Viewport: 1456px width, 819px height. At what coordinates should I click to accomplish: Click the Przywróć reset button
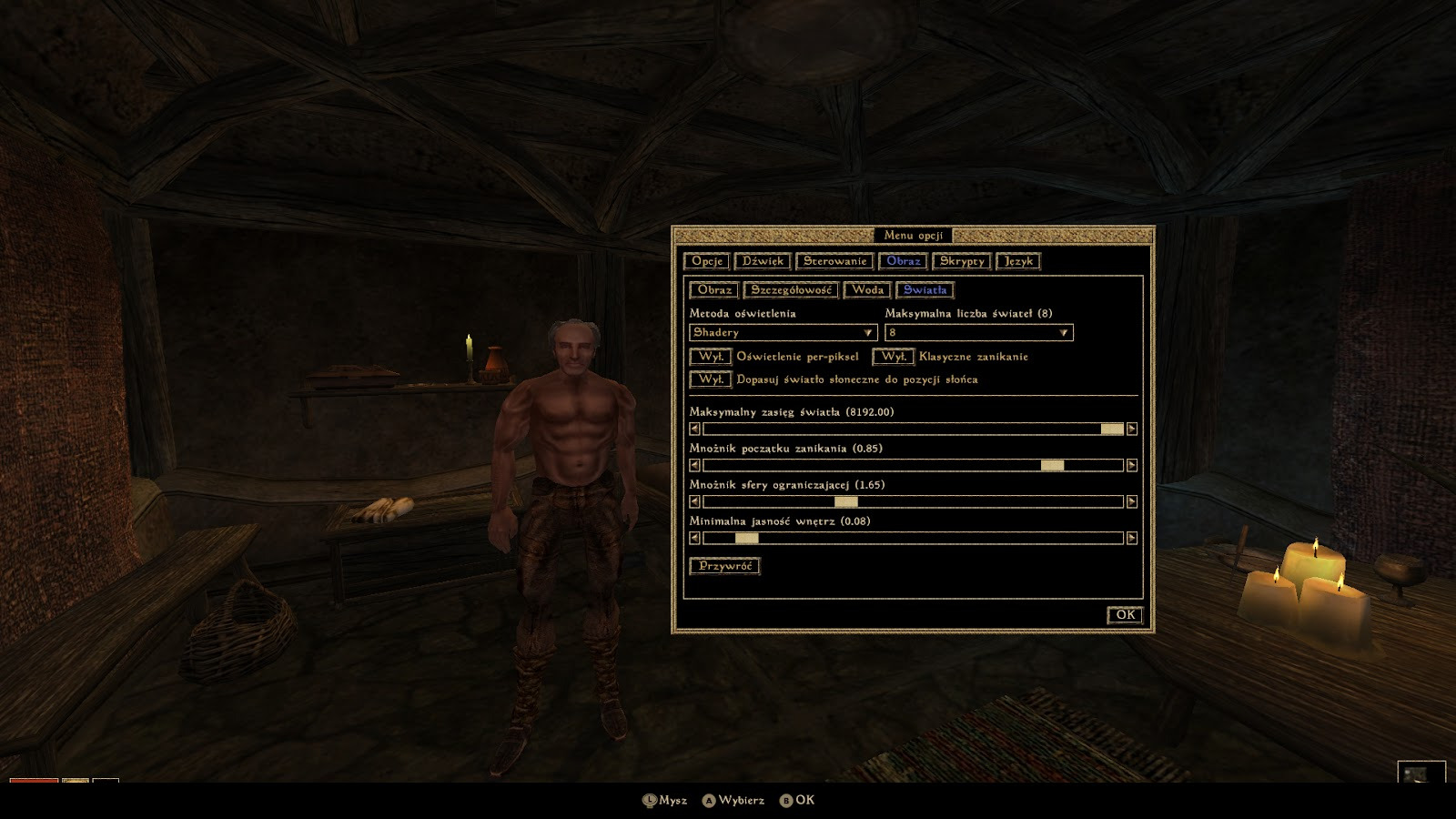point(725,566)
